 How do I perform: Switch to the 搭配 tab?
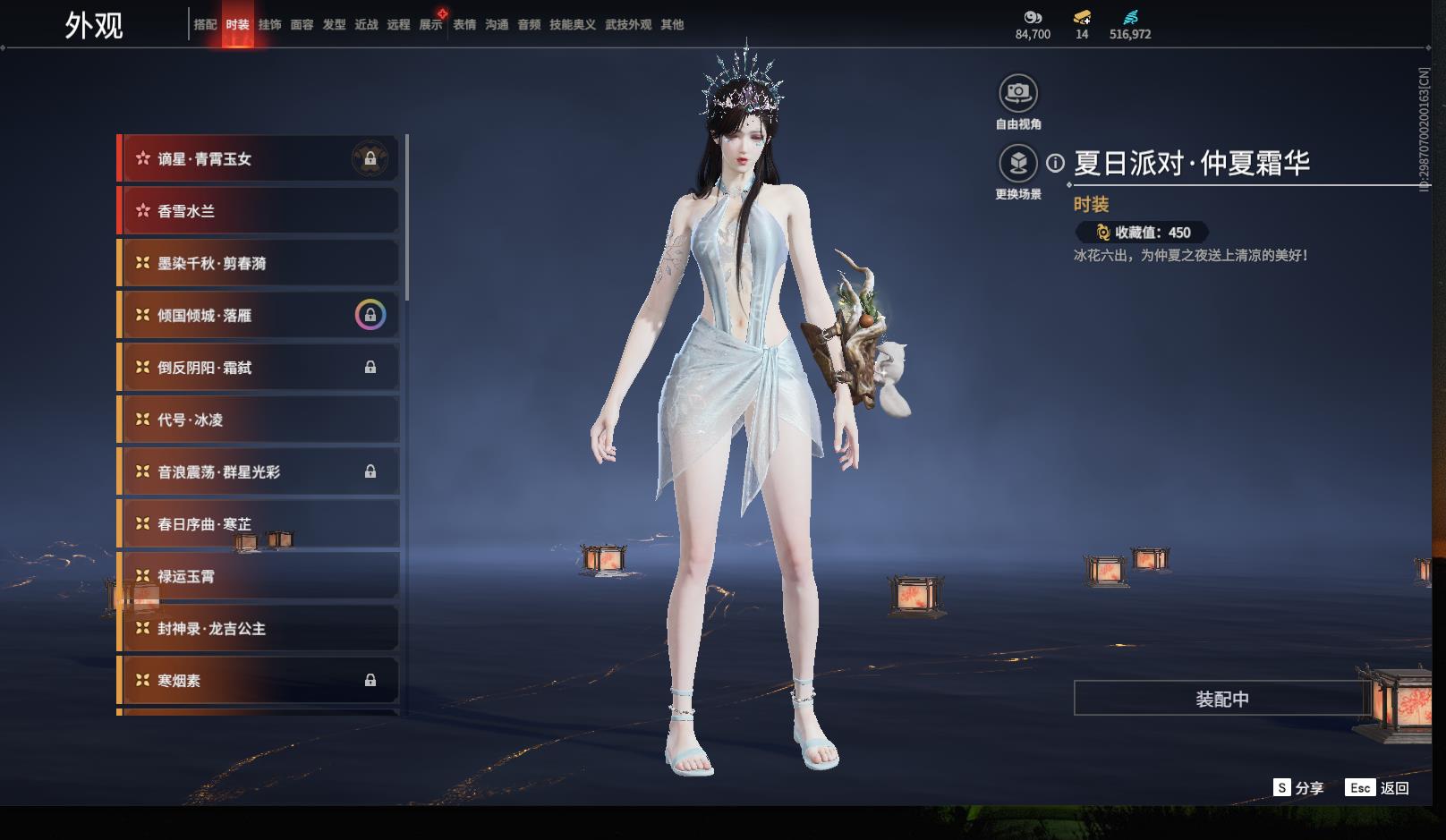pyautogui.click(x=205, y=25)
